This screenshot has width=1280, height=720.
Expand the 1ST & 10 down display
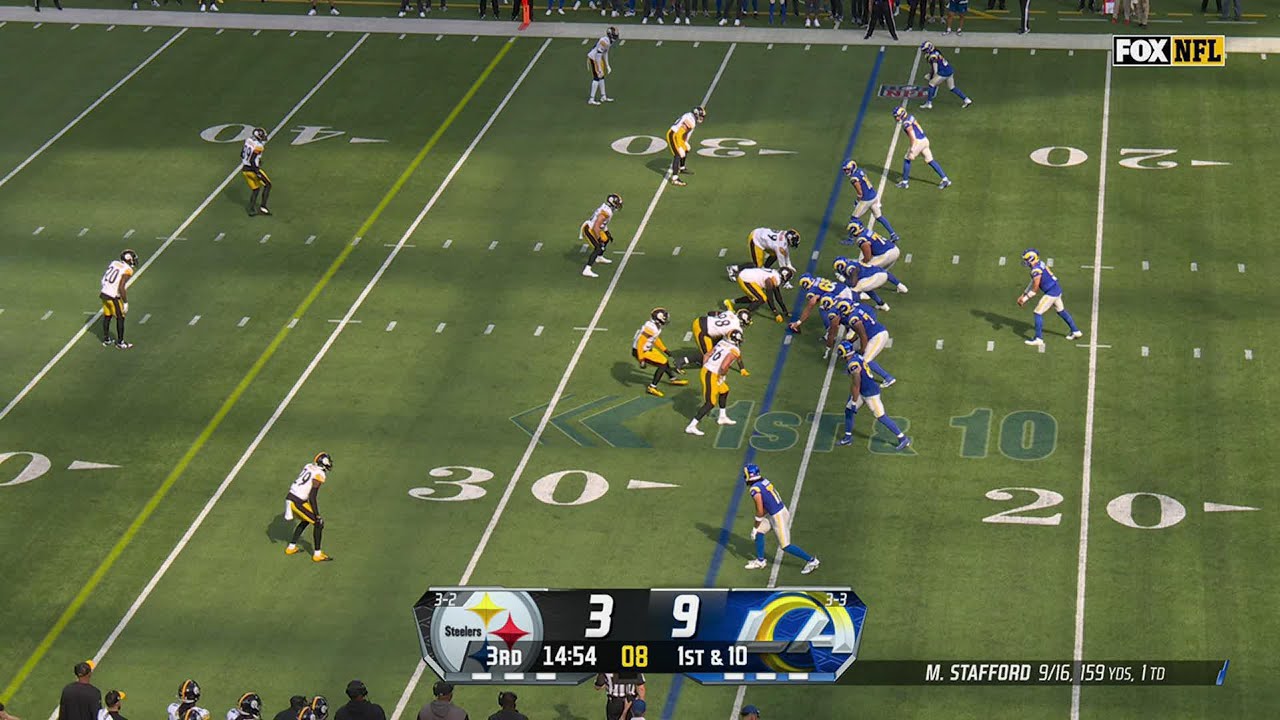tap(711, 655)
